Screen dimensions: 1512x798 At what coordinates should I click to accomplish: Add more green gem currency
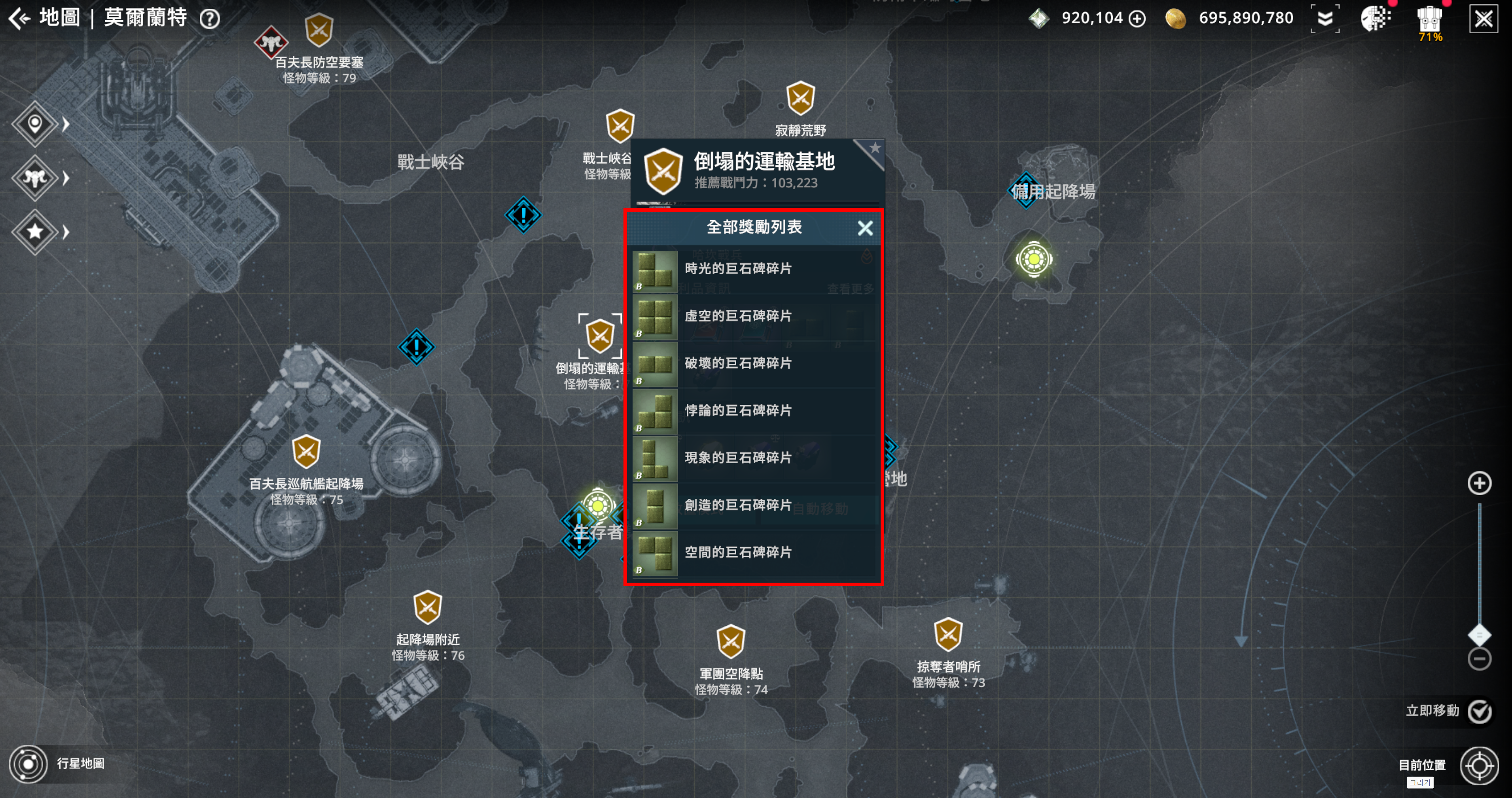click(1137, 19)
